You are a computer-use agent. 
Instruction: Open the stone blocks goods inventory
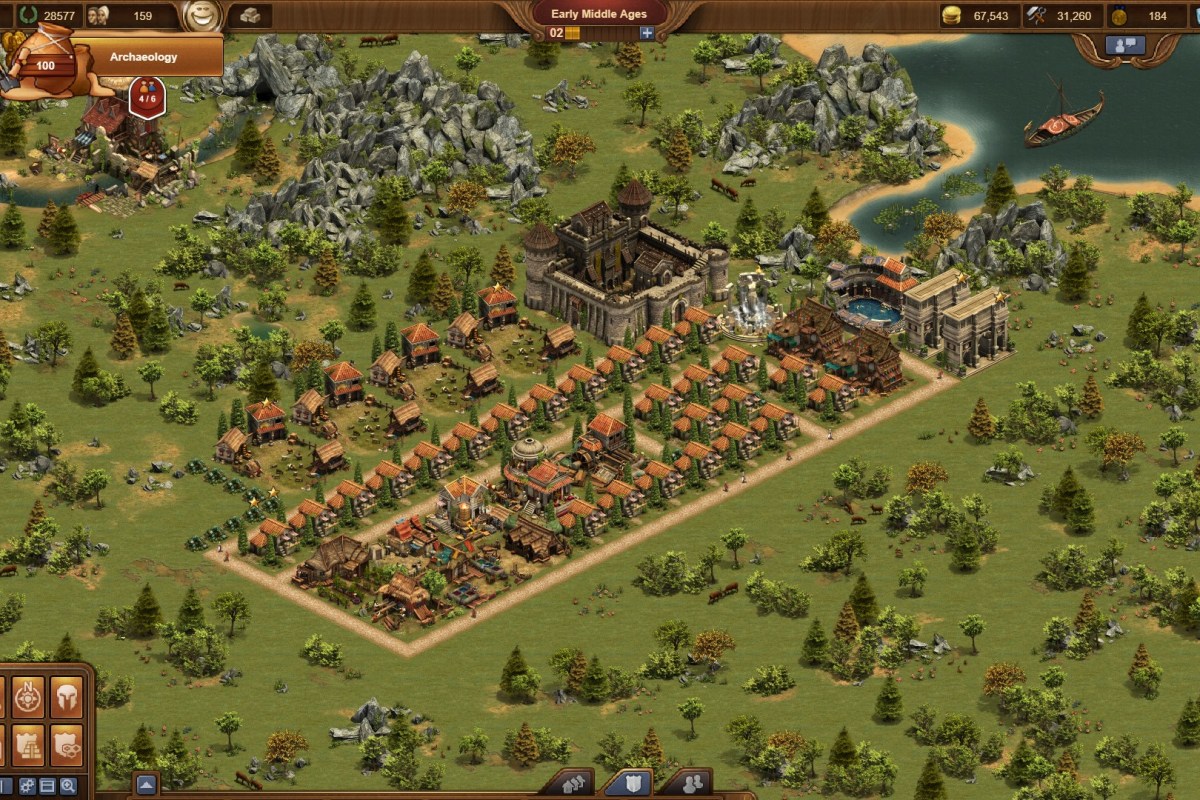coord(250,16)
